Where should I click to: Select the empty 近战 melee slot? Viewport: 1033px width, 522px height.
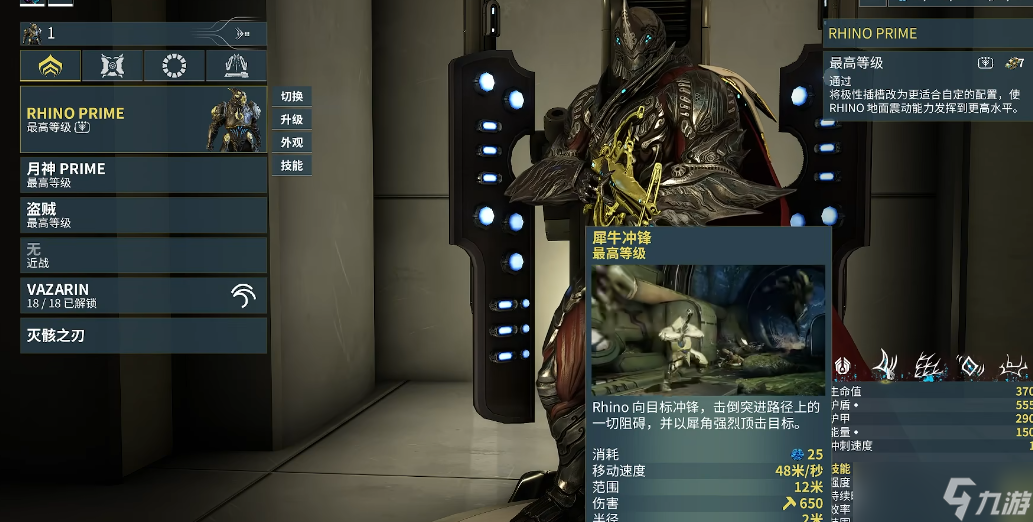point(143,255)
